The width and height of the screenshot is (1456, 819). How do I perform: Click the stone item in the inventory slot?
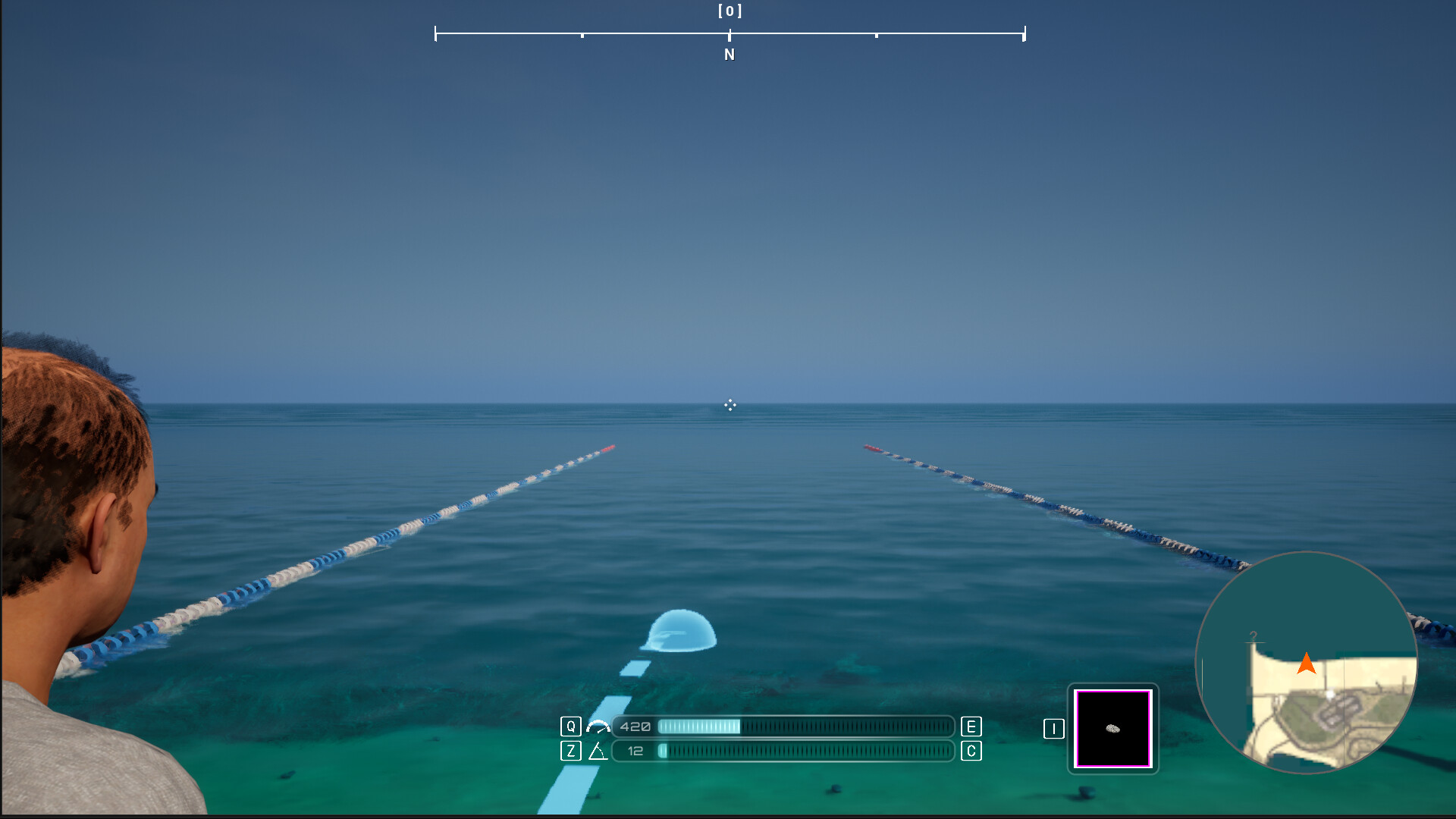(1112, 729)
